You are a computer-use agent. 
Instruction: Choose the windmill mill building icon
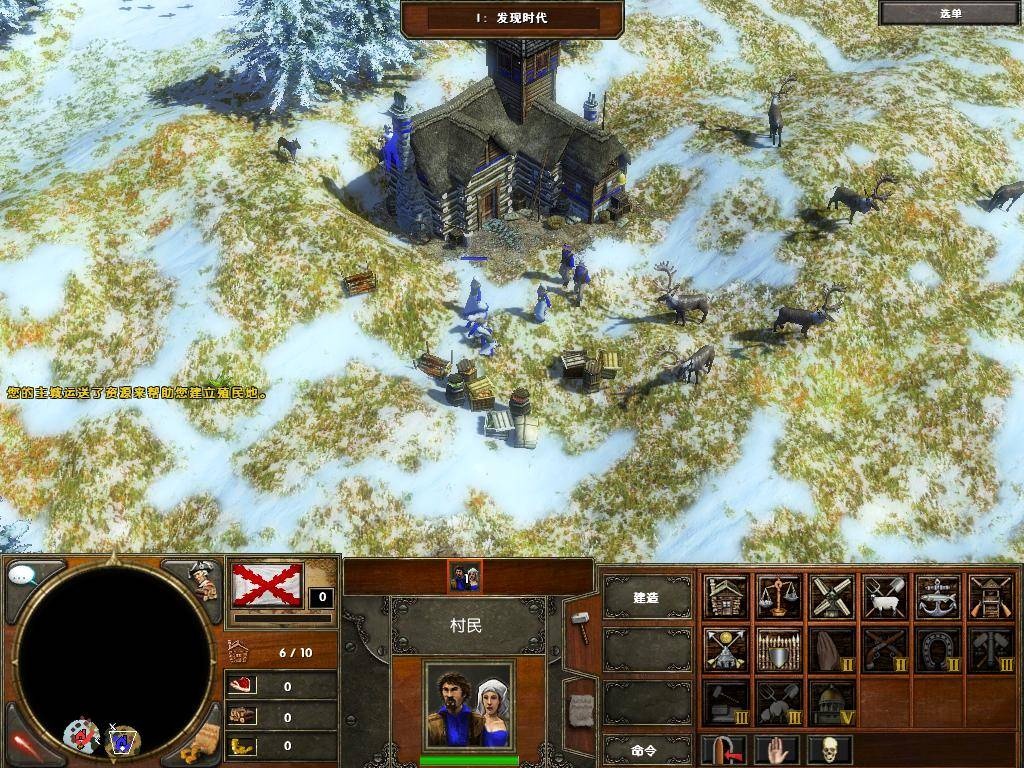832,597
